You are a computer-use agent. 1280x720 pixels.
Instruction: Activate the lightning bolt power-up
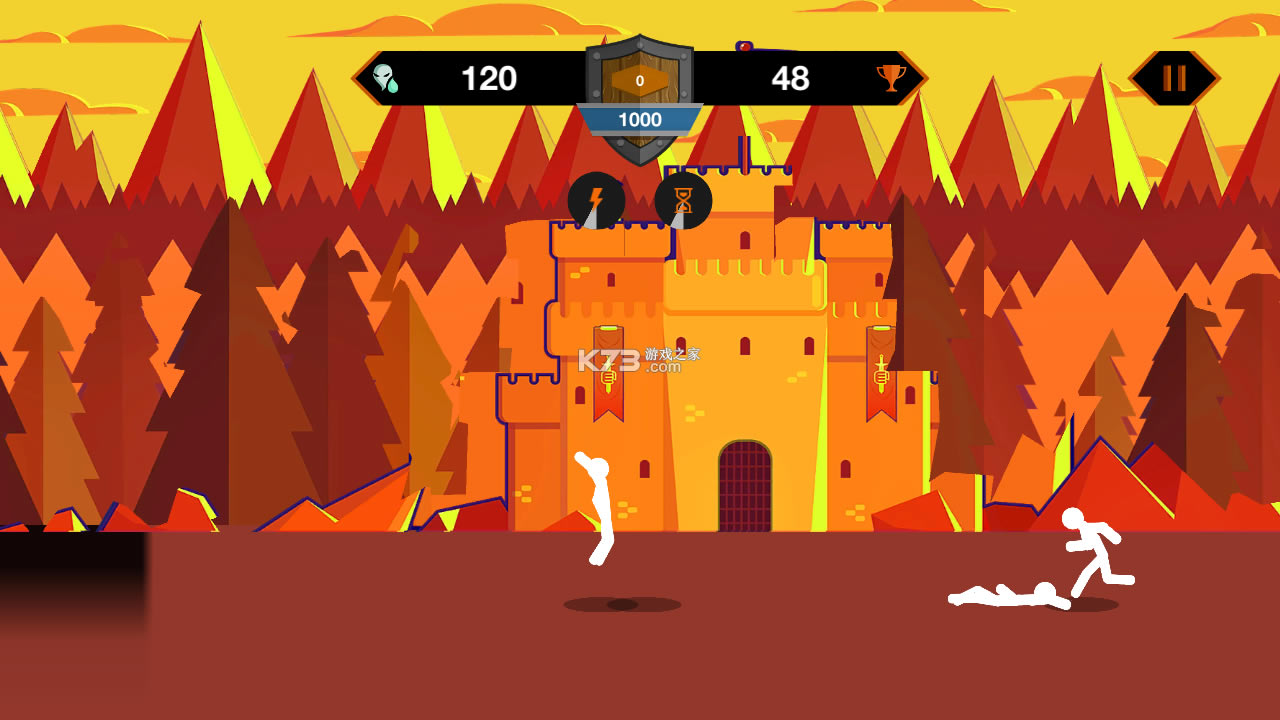(596, 201)
